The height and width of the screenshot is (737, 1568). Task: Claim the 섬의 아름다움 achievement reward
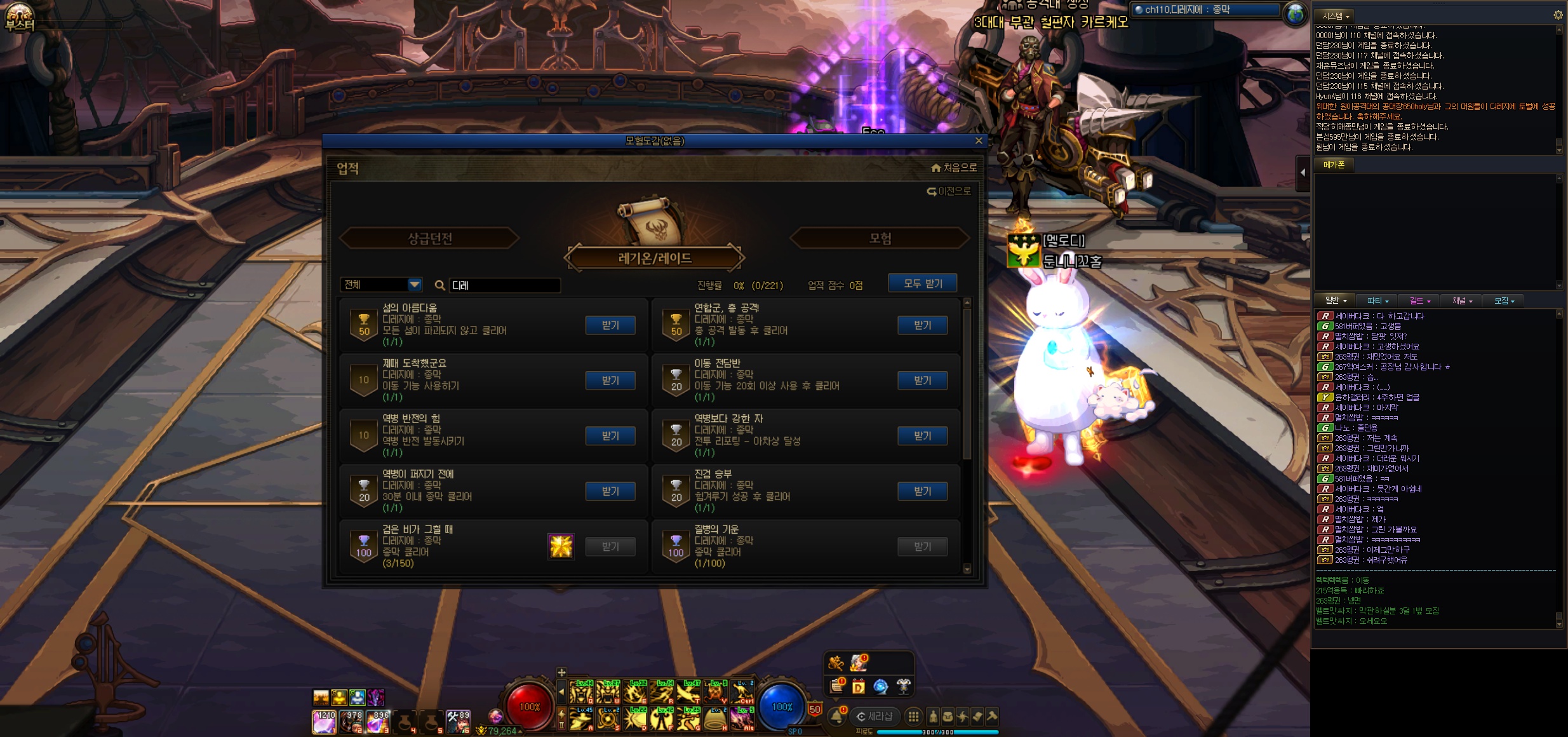610,325
